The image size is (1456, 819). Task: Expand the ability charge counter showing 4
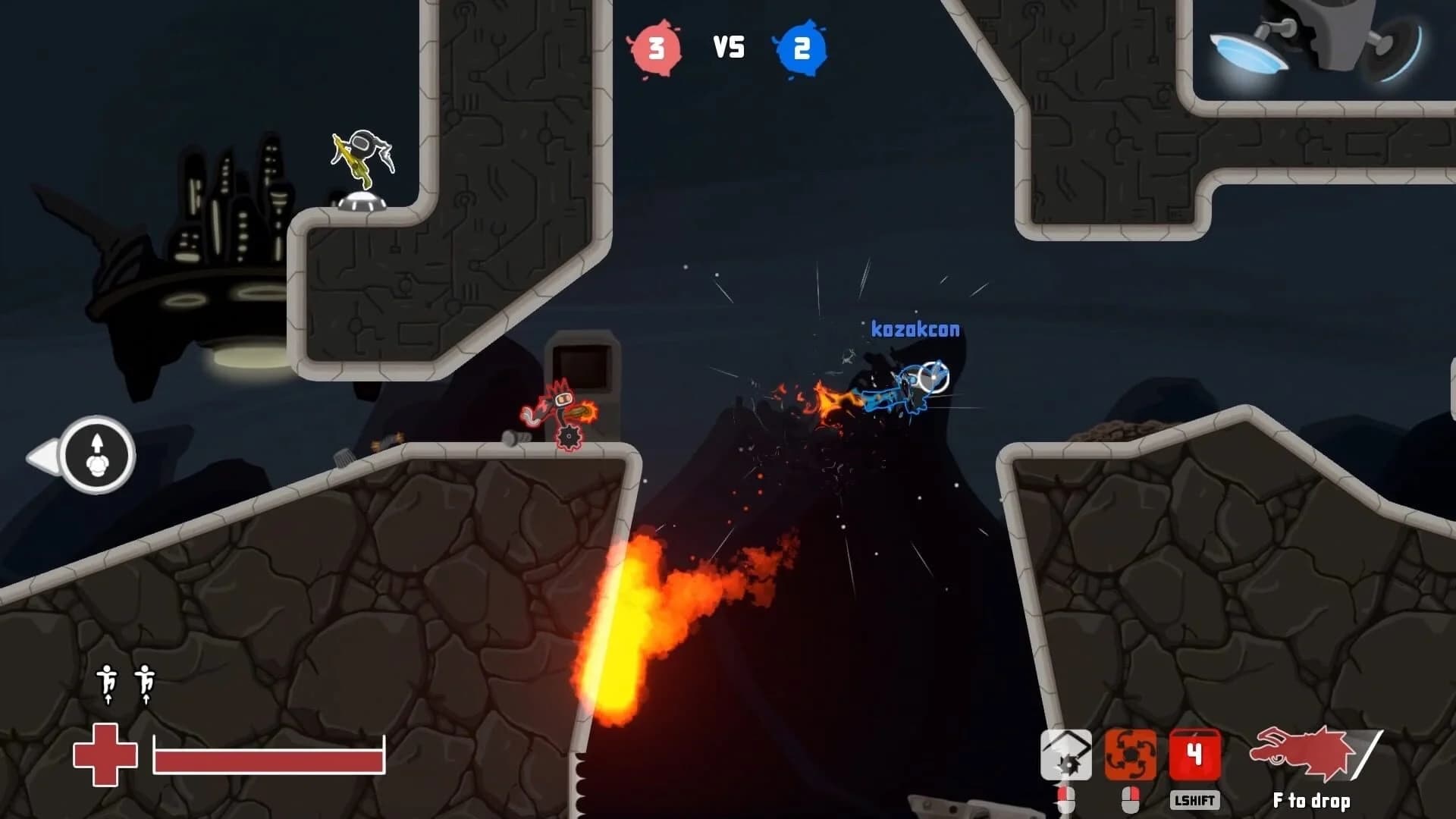1194,756
